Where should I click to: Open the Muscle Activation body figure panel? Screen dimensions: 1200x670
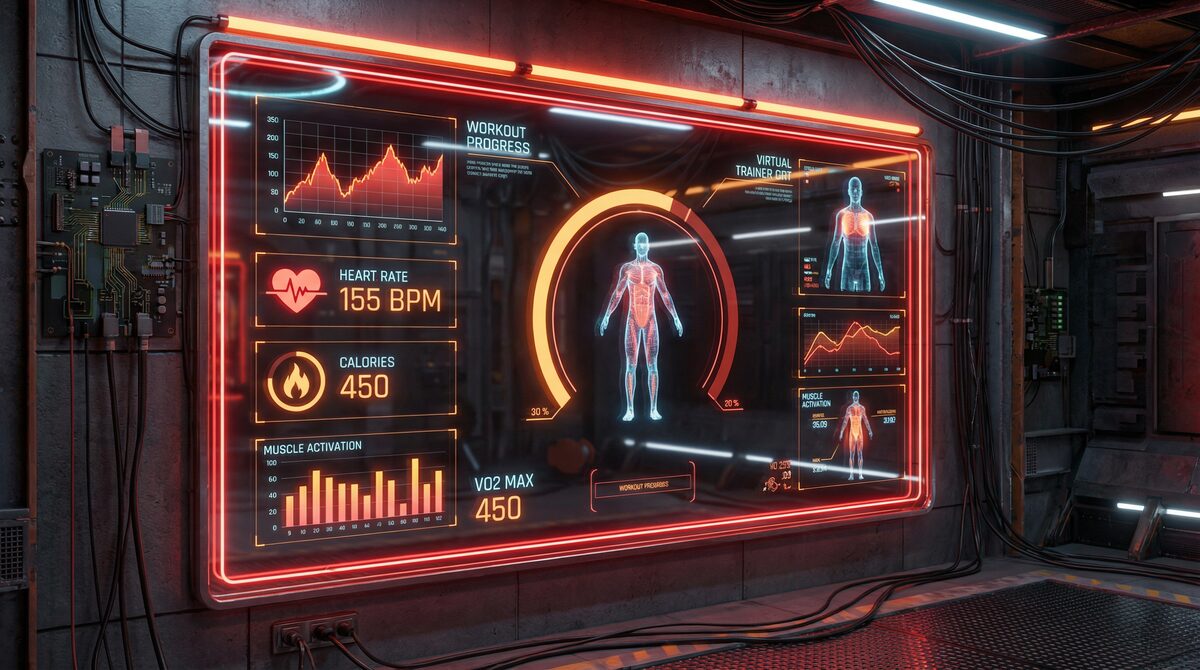click(853, 435)
